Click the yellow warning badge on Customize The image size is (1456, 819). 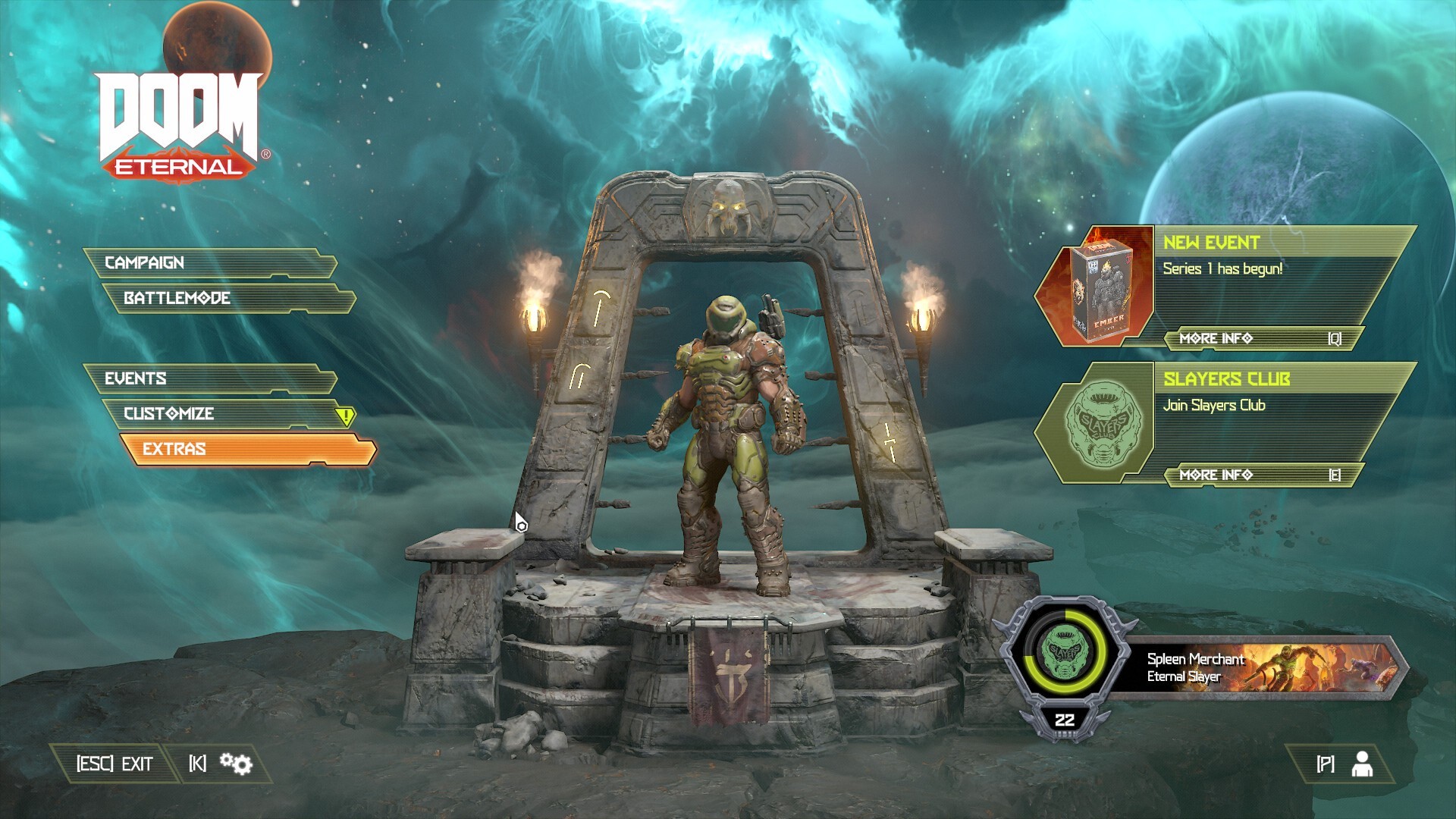(x=346, y=414)
